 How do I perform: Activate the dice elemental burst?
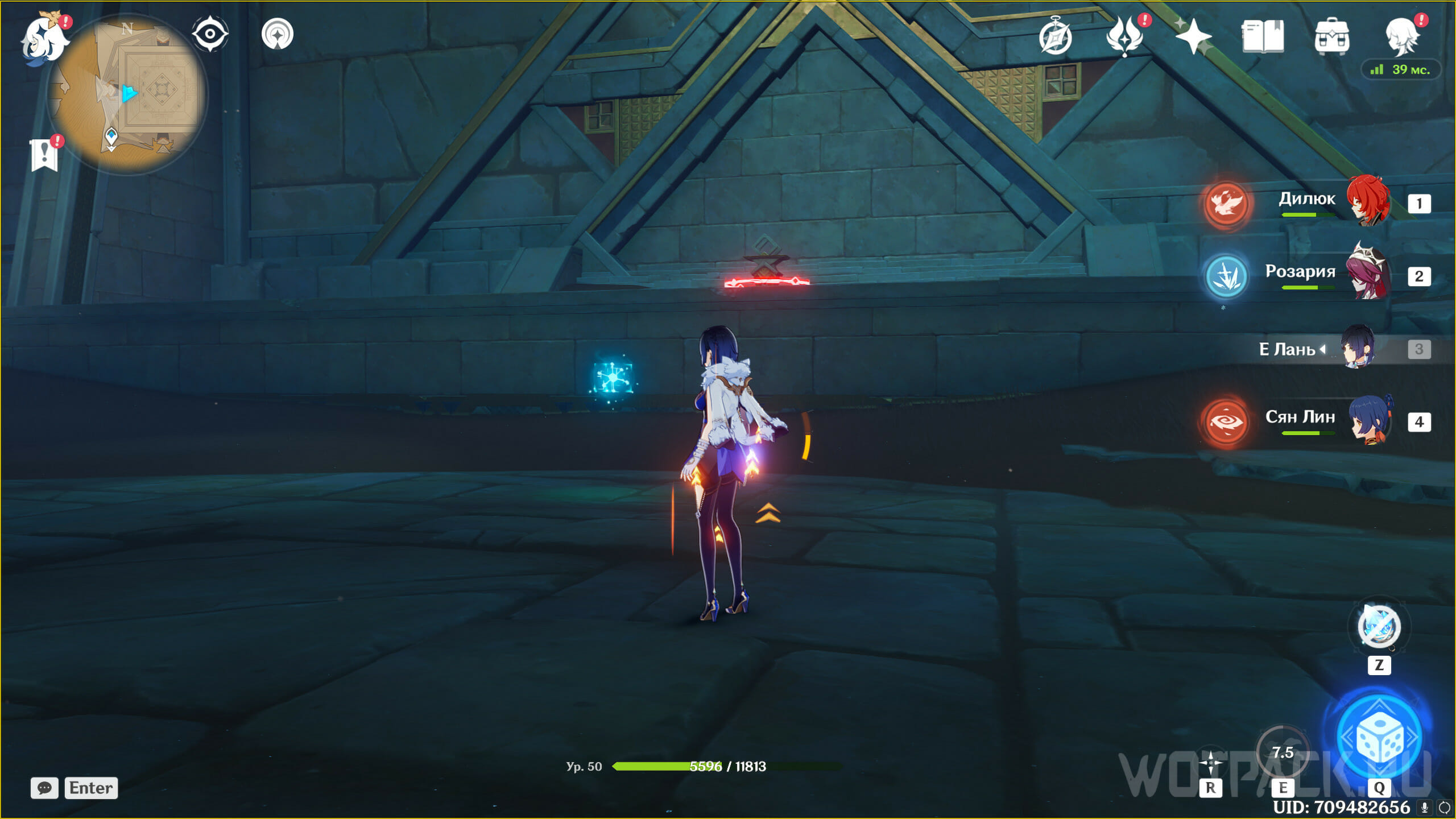[x=1379, y=738]
